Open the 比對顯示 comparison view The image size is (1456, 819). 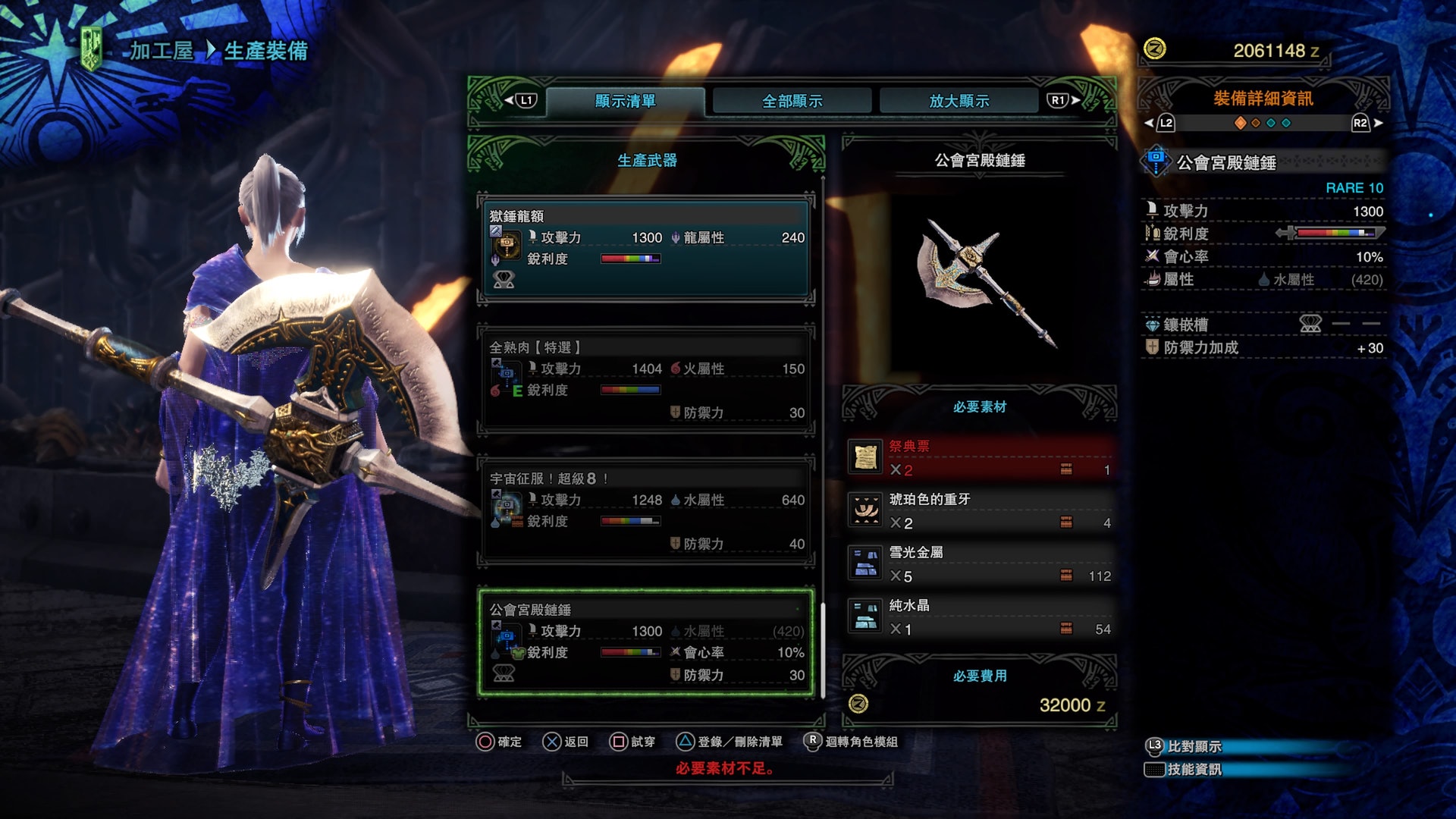coord(1194,747)
